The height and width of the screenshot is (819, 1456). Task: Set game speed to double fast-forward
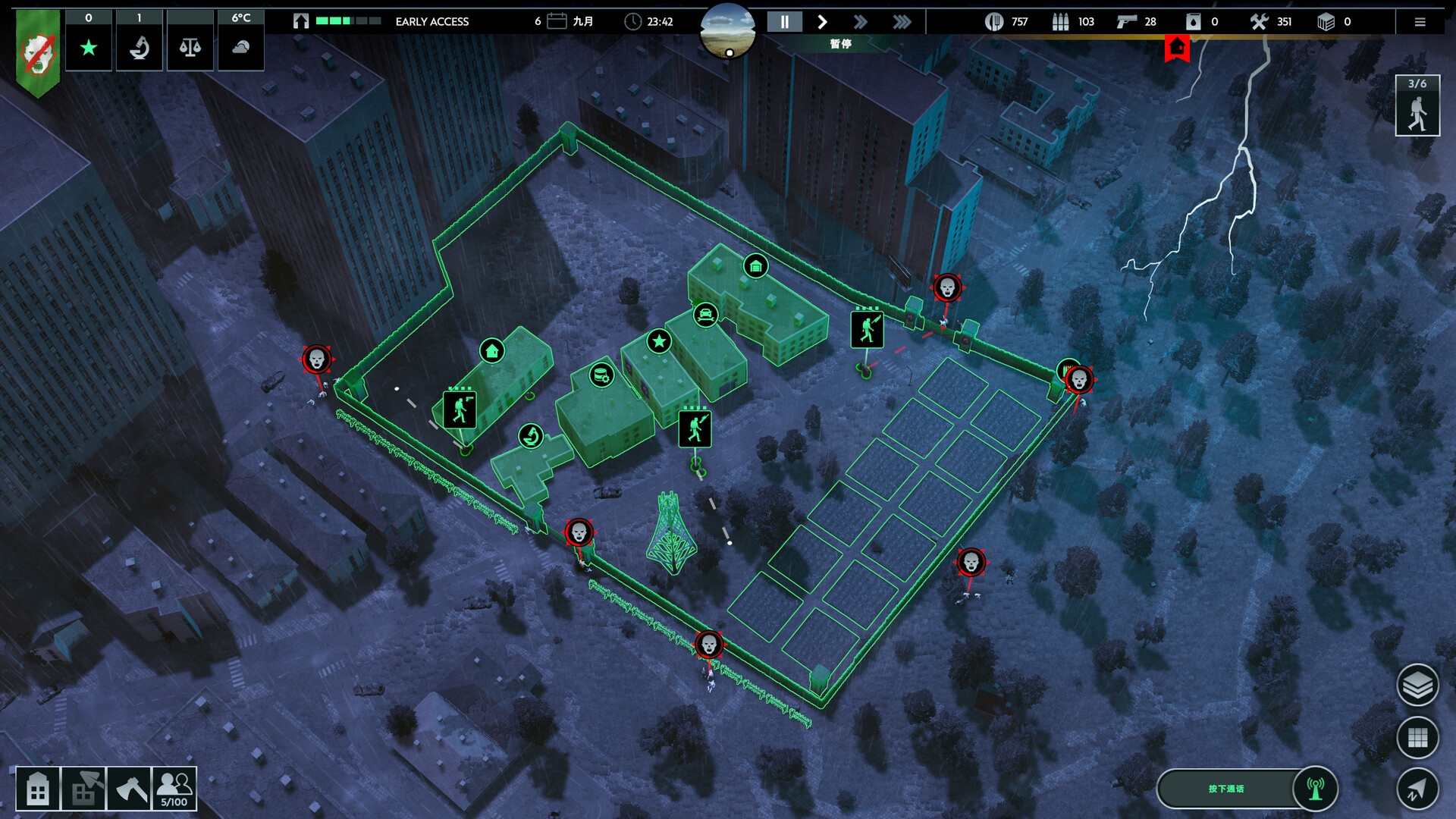(x=860, y=22)
